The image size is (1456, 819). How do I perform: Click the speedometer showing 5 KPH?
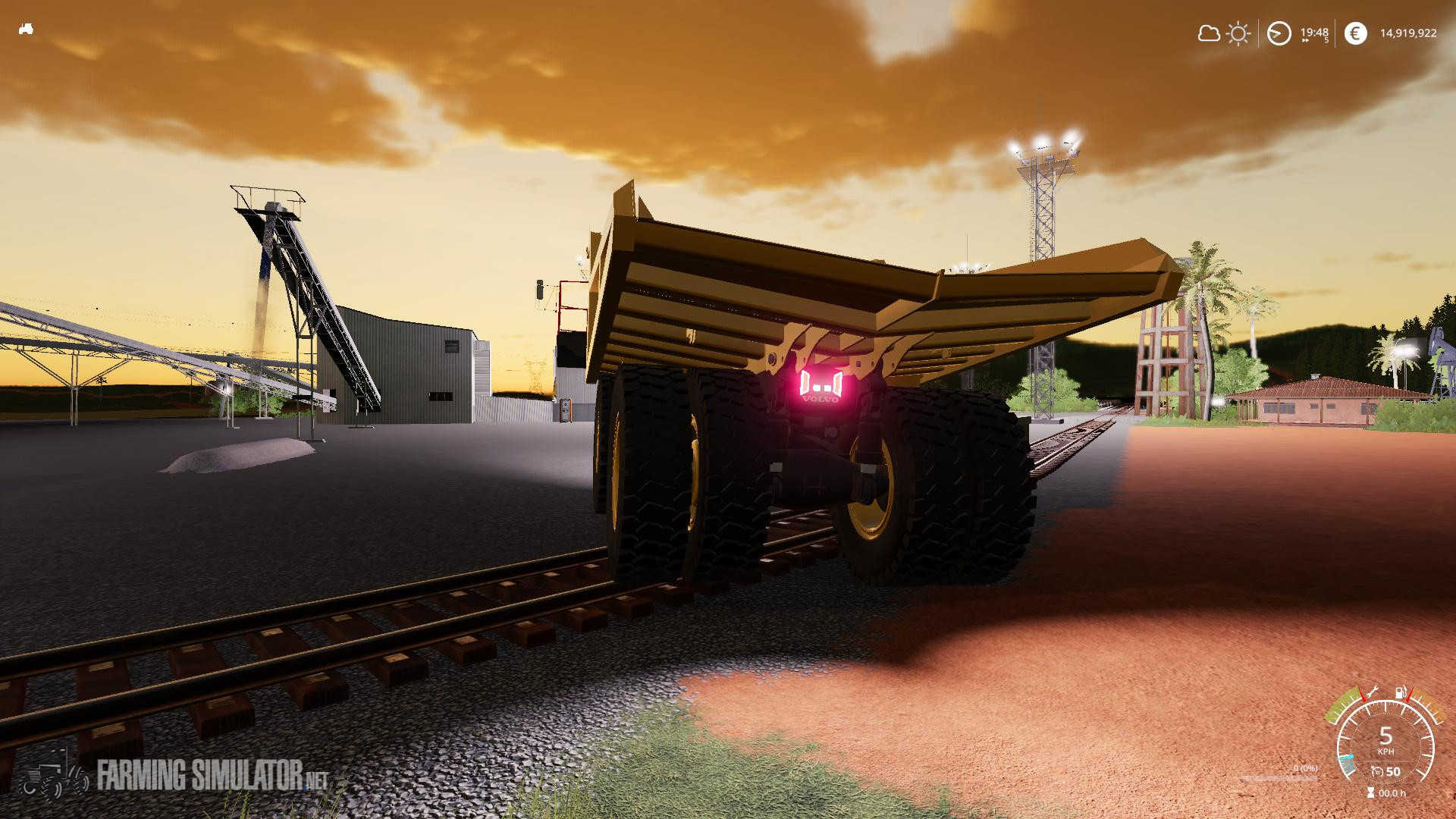(x=1386, y=739)
